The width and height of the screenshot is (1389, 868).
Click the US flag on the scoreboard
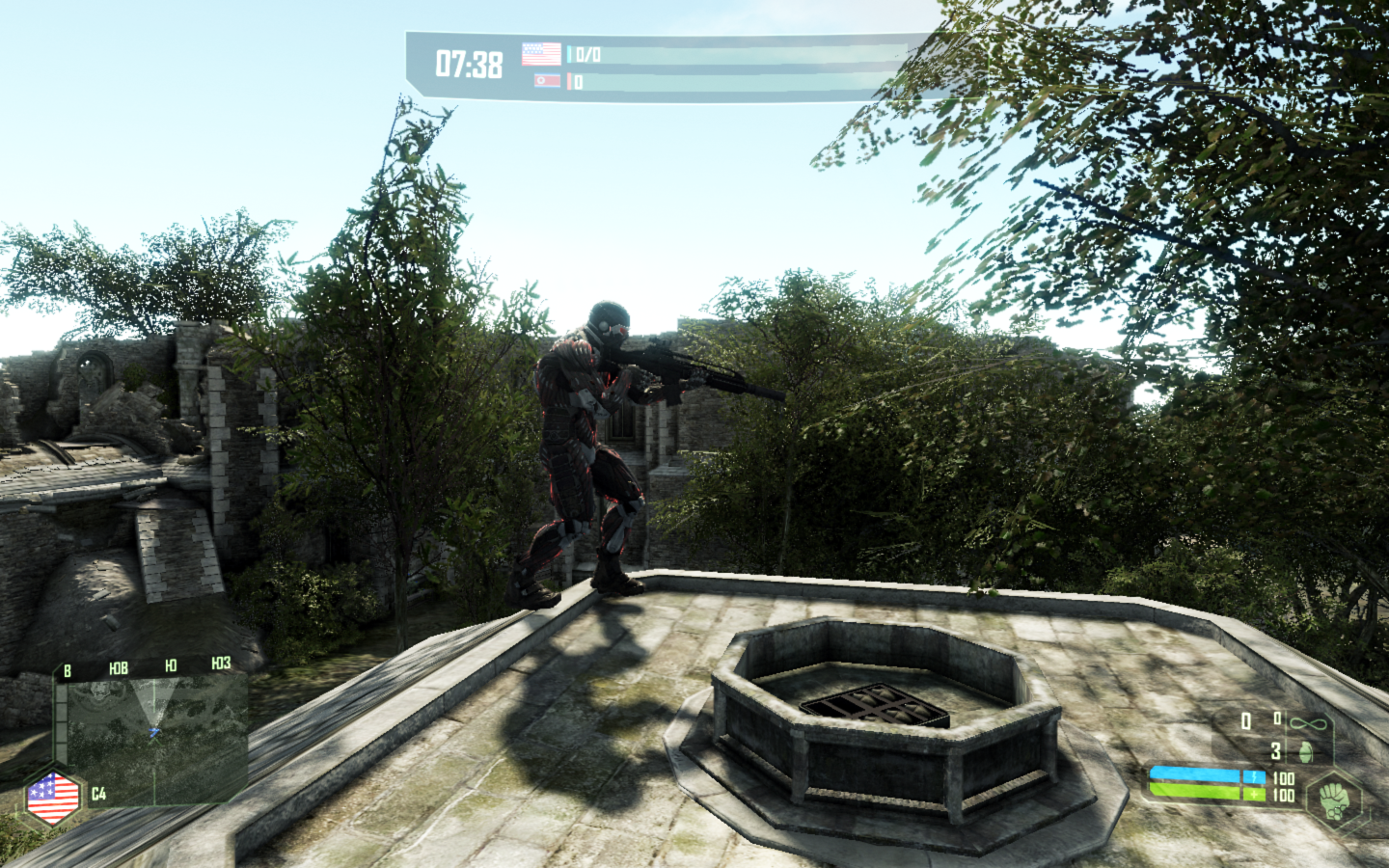(541, 53)
